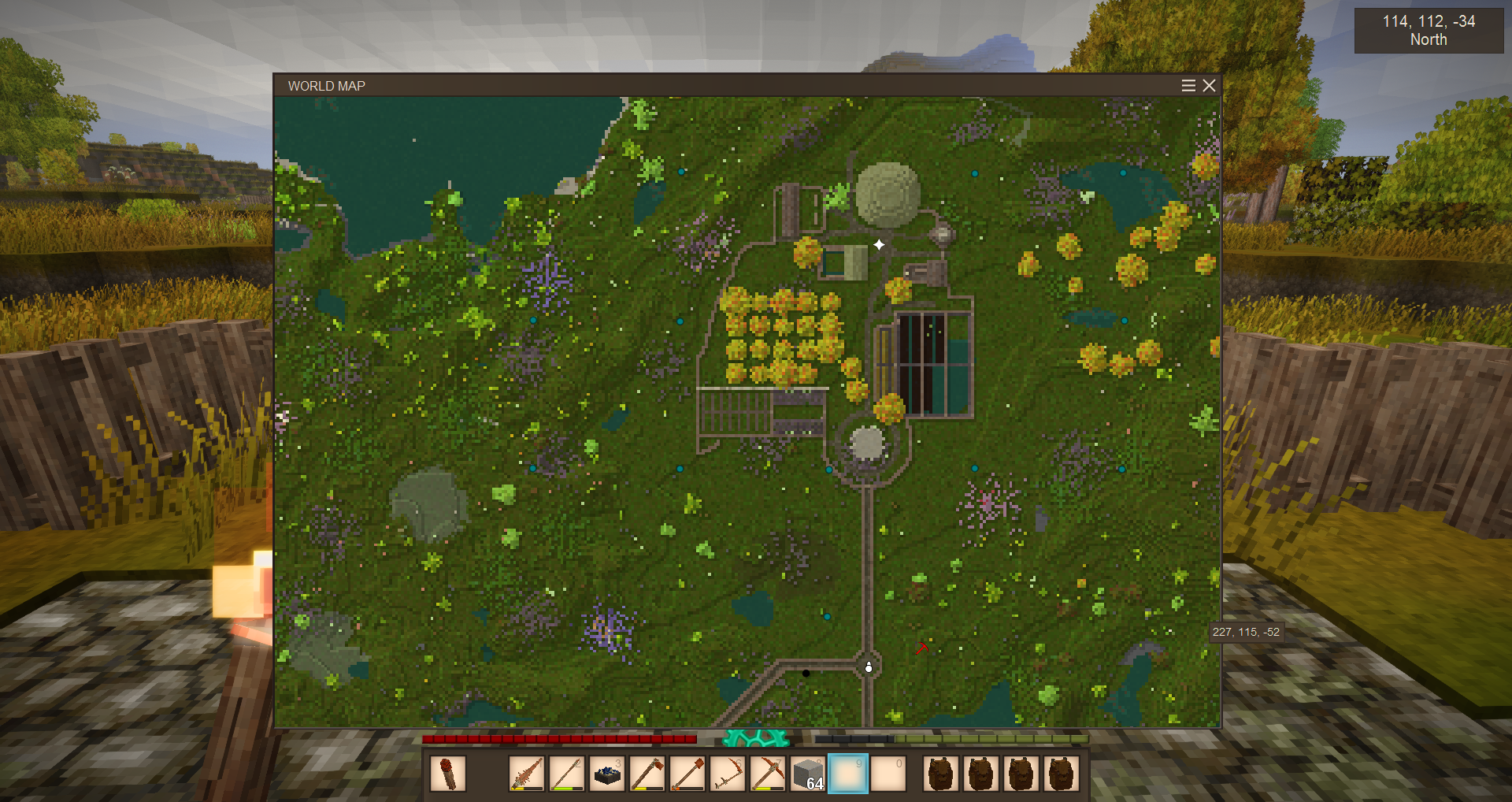The height and width of the screenshot is (802, 1512).
Task: Equip the pickaxe in hotbar slot 7
Action: (768, 774)
